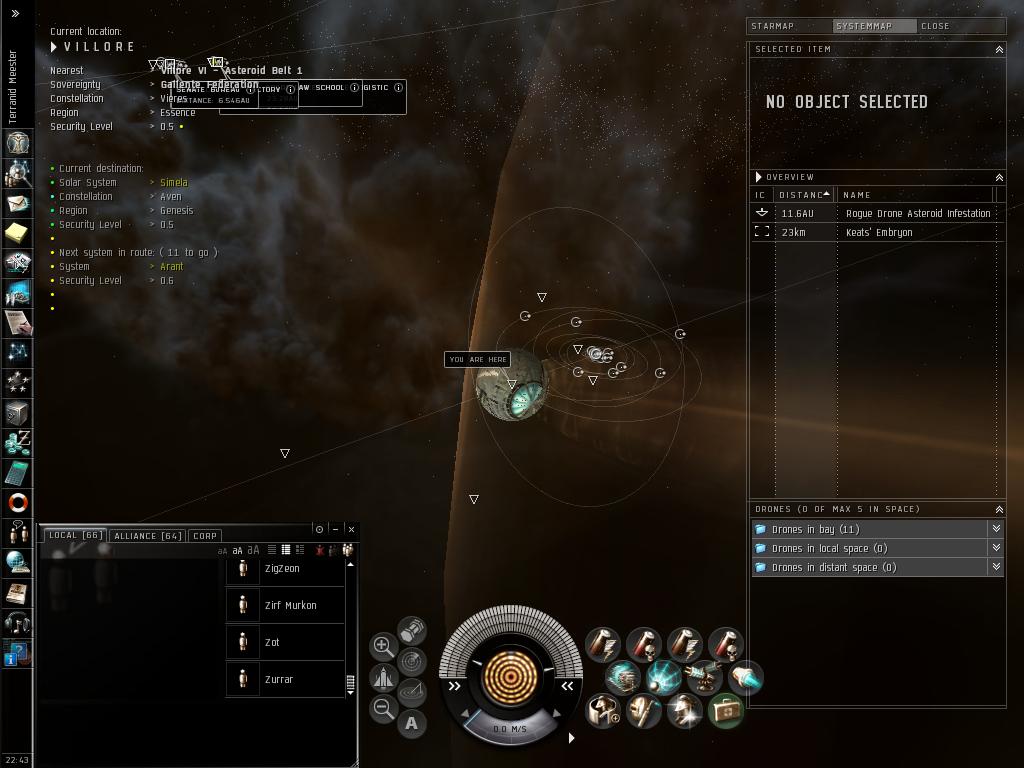Select pilot Zirf Murkon in Local list
The width and height of the screenshot is (1024, 768).
click(x=290, y=605)
